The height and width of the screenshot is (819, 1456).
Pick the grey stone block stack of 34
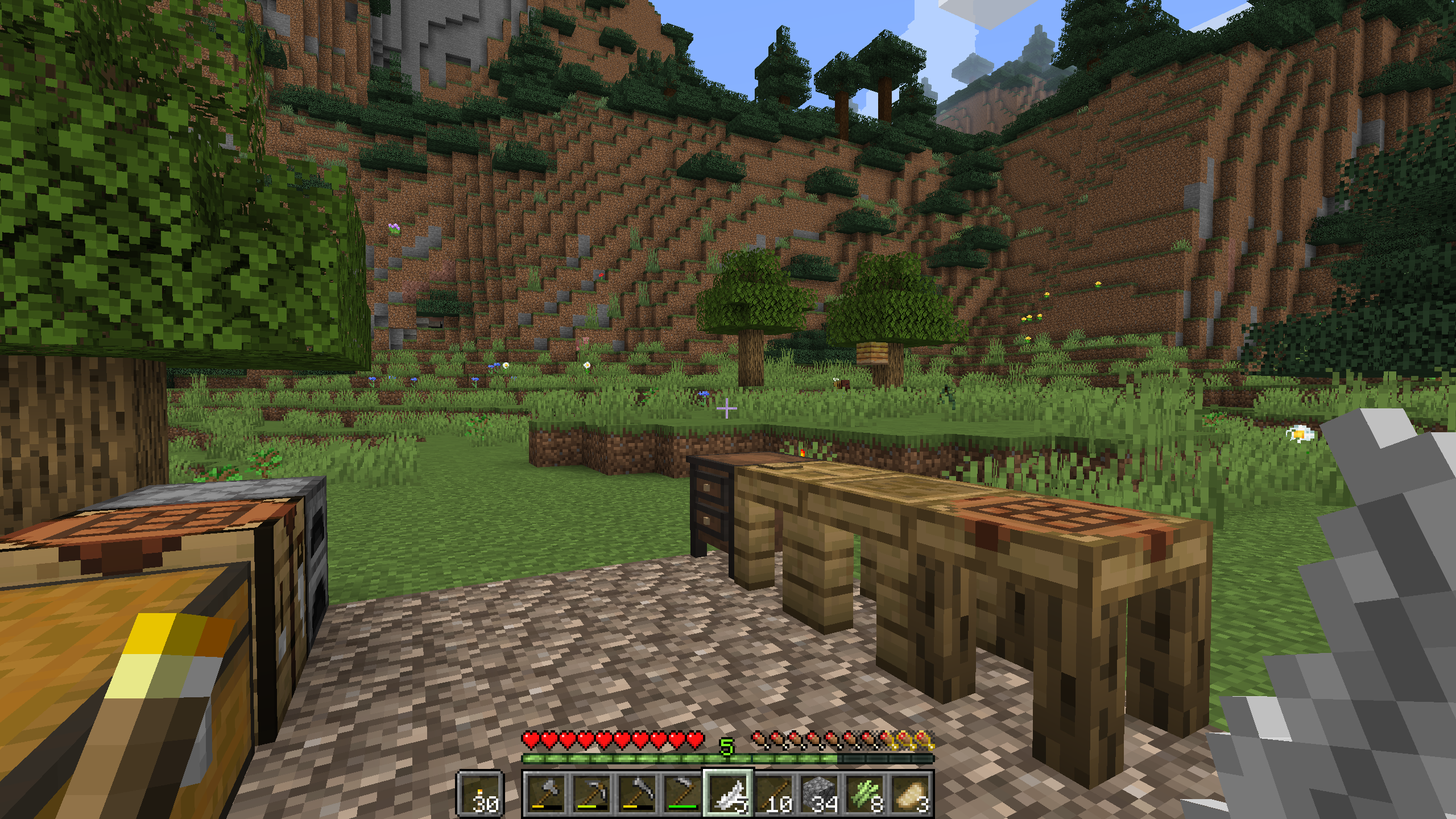point(820,793)
